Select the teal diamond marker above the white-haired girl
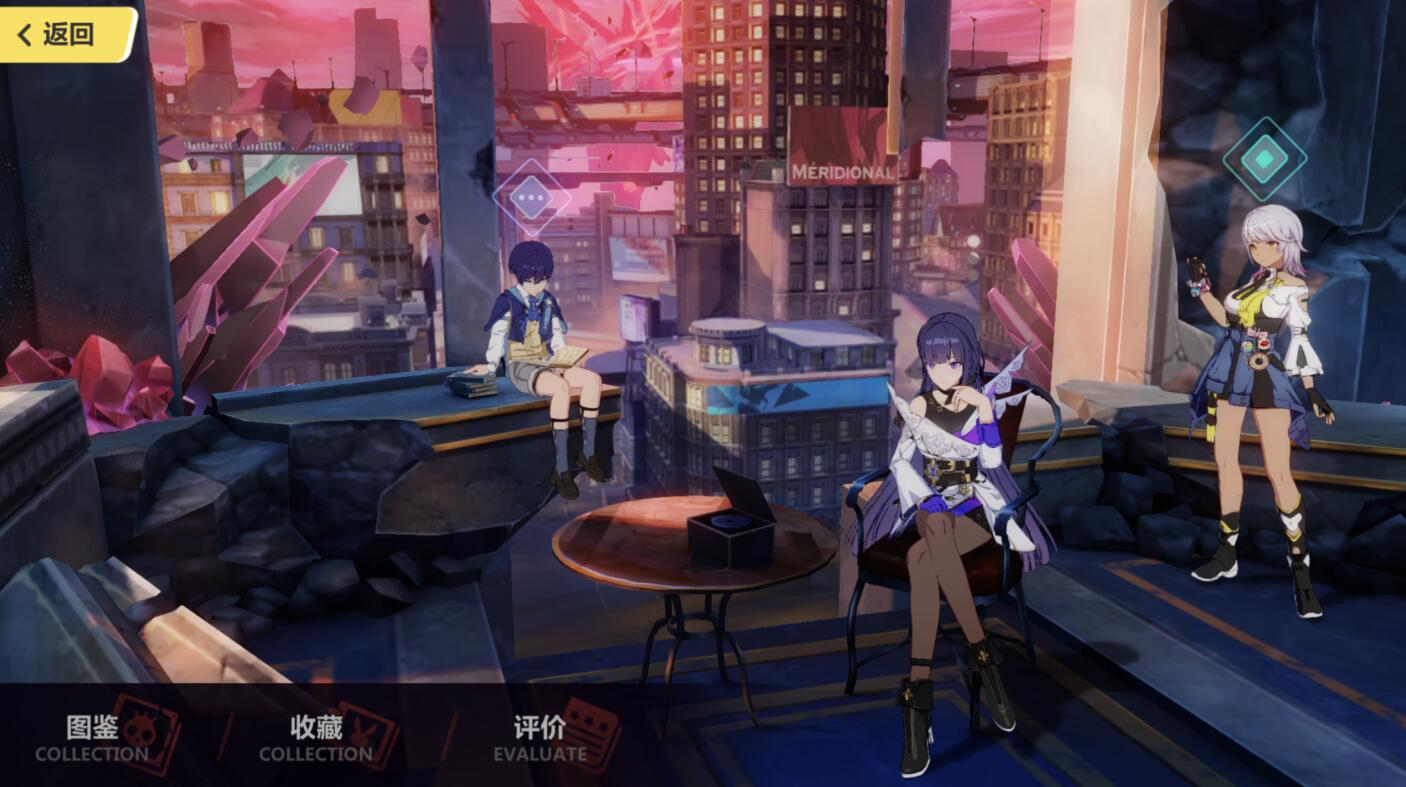 [x=1264, y=158]
